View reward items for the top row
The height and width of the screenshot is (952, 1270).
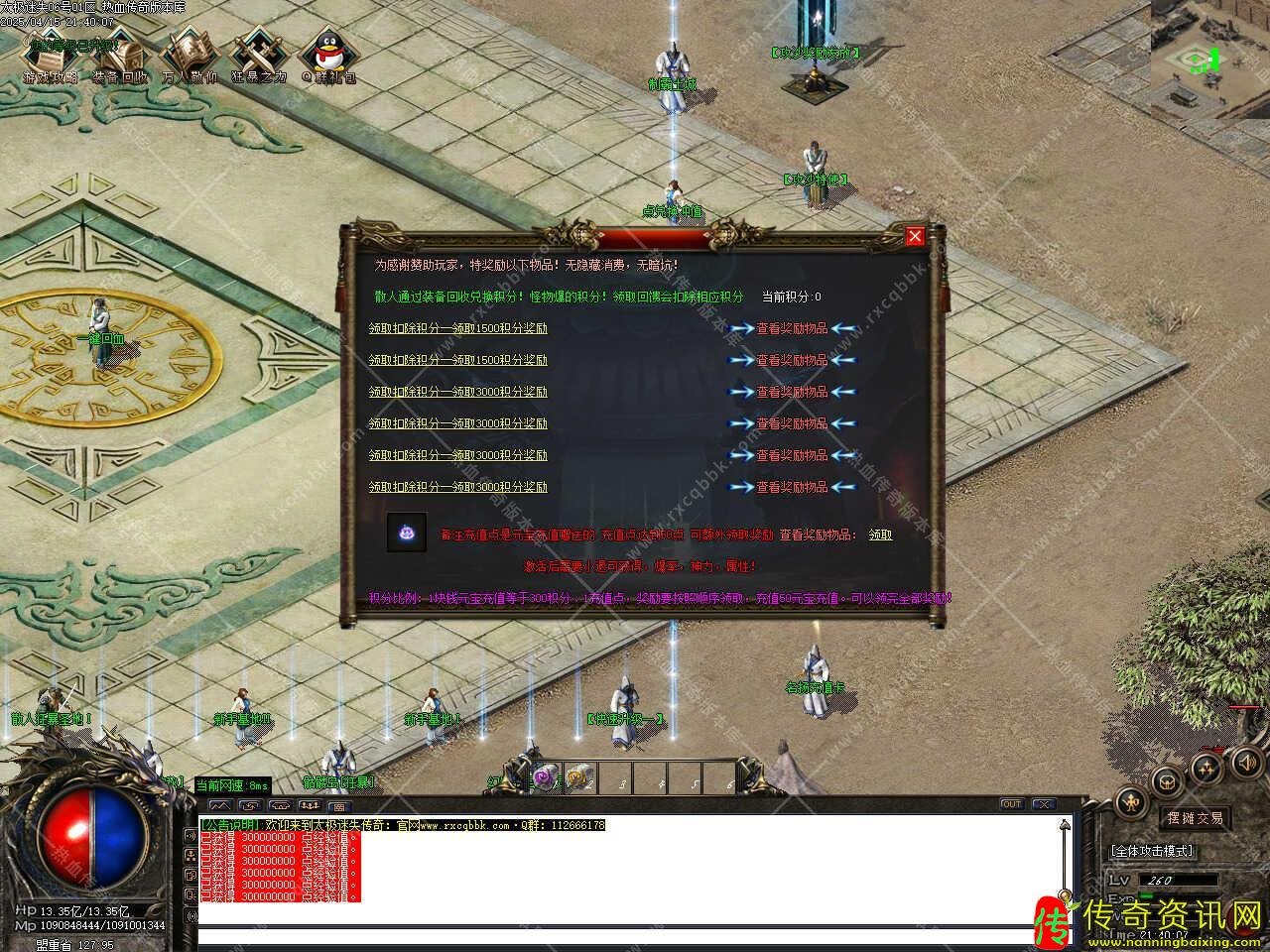[x=791, y=328]
